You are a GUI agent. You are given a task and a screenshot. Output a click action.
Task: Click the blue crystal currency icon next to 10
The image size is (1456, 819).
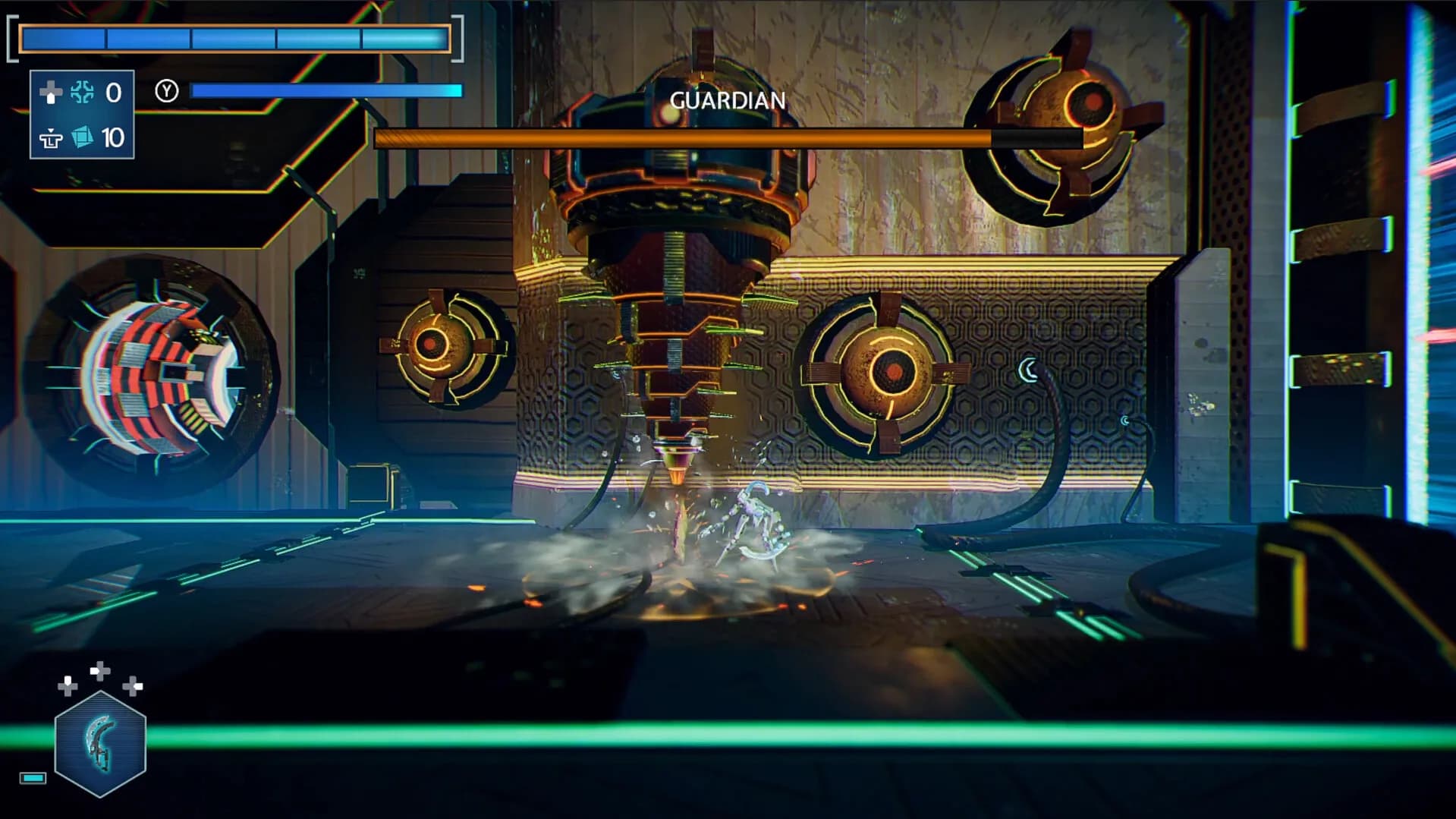(82, 138)
